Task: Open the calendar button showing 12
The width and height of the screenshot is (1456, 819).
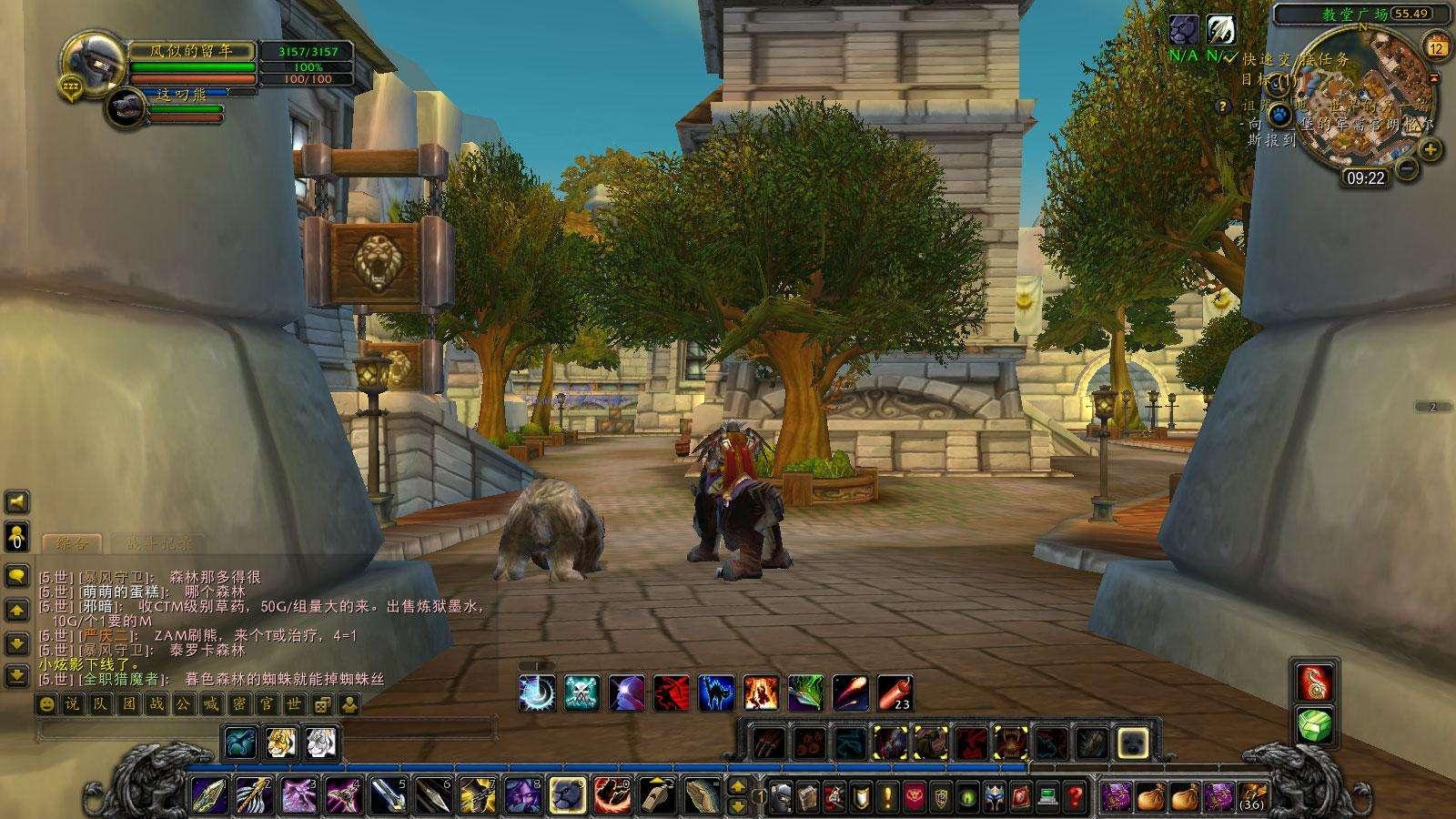Action: point(1437,47)
